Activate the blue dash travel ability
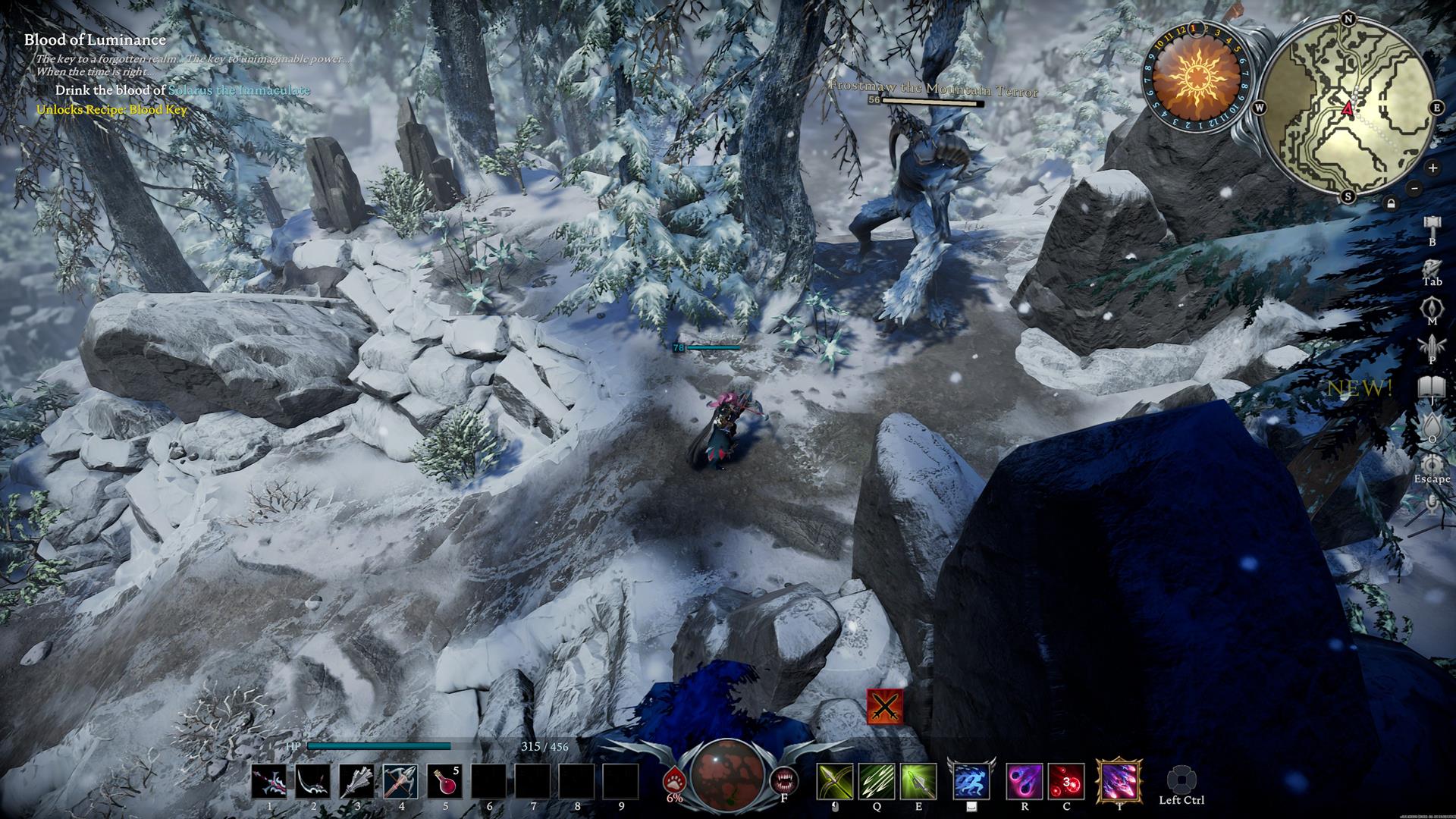This screenshot has width=1456, height=819. click(971, 782)
